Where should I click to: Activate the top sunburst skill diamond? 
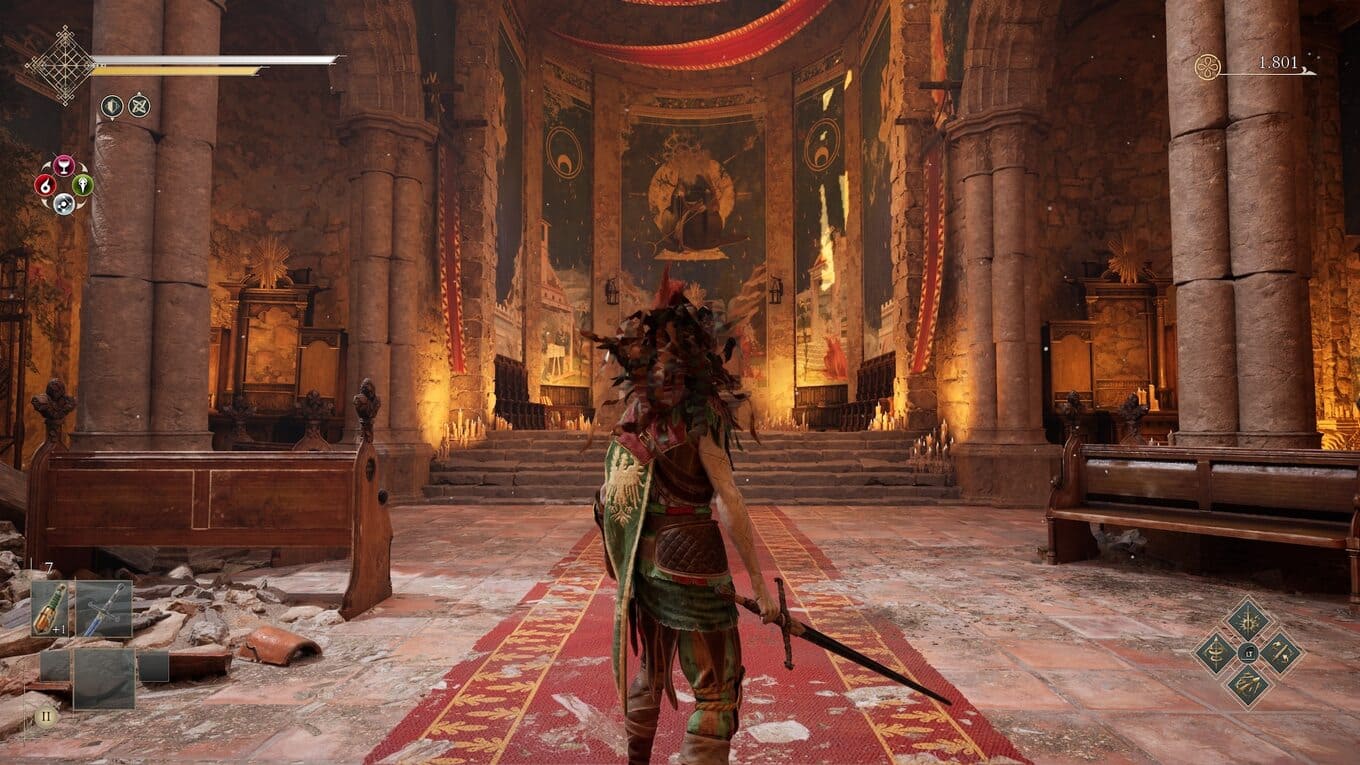pyautogui.click(x=1248, y=619)
